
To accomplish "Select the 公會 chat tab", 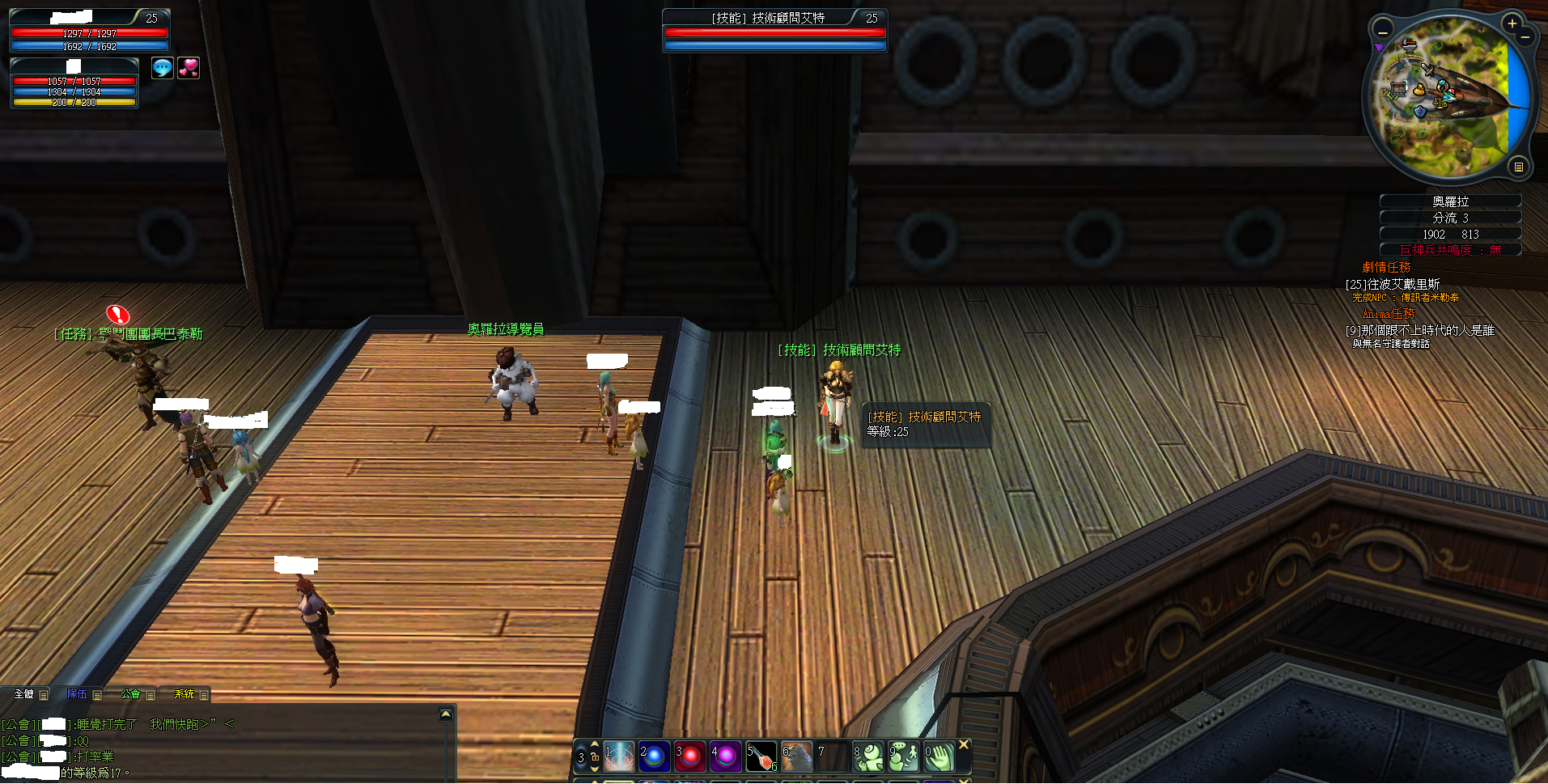I will [x=130, y=694].
